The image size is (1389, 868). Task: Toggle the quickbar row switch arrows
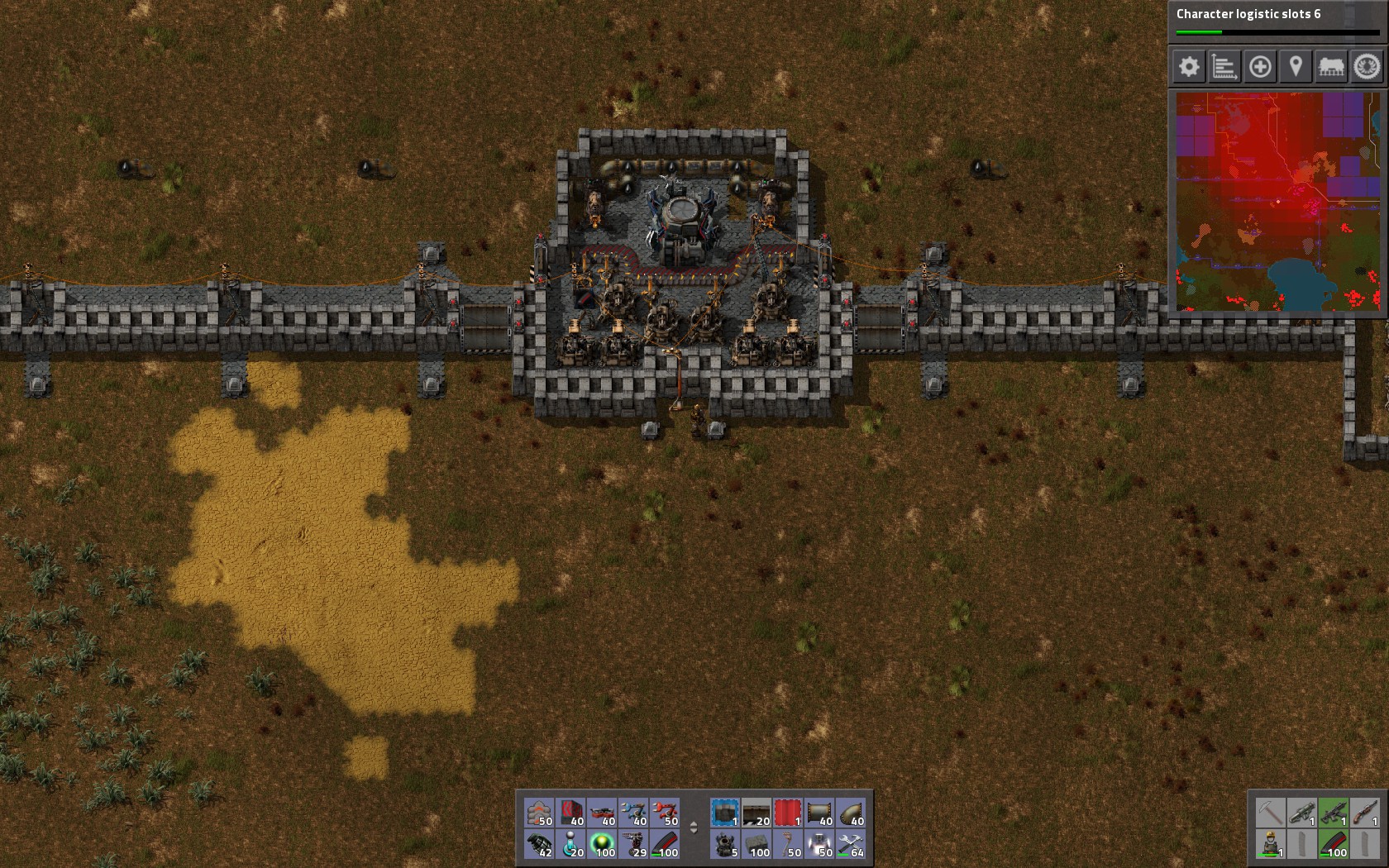click(x=694, y=827)
